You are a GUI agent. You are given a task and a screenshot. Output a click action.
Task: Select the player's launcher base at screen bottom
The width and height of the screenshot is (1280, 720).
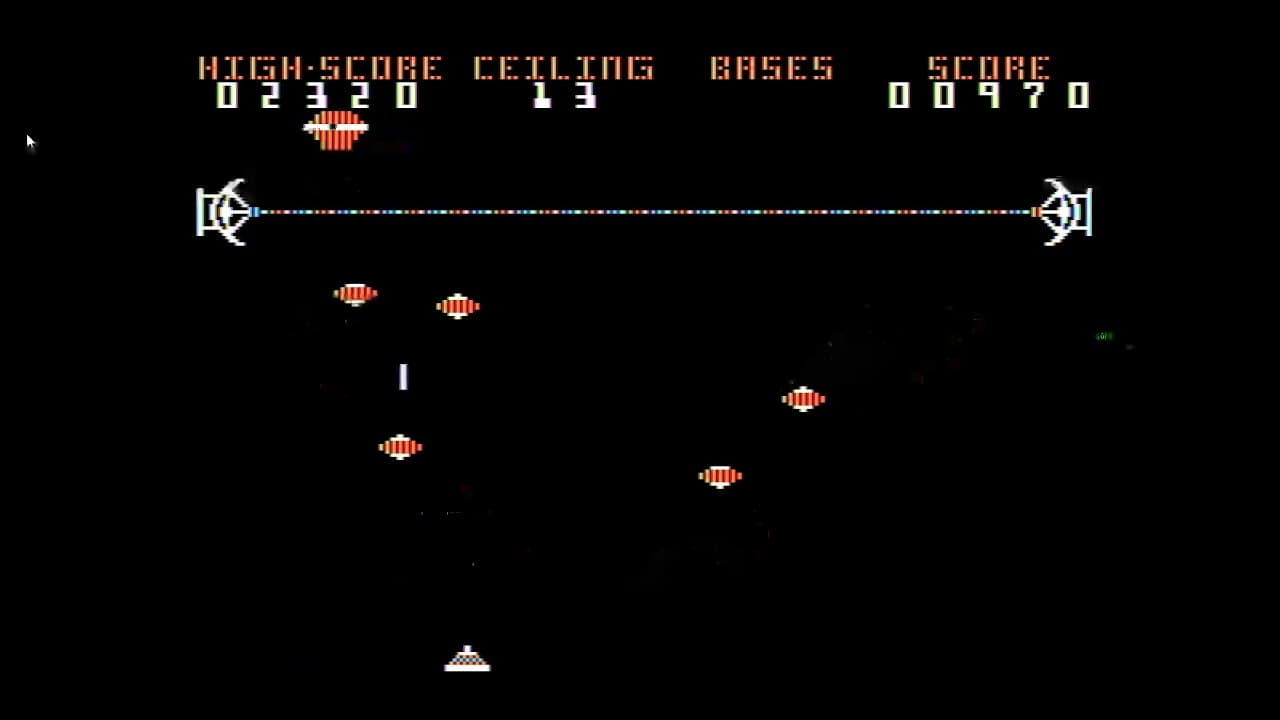click(x=467, y=658)
